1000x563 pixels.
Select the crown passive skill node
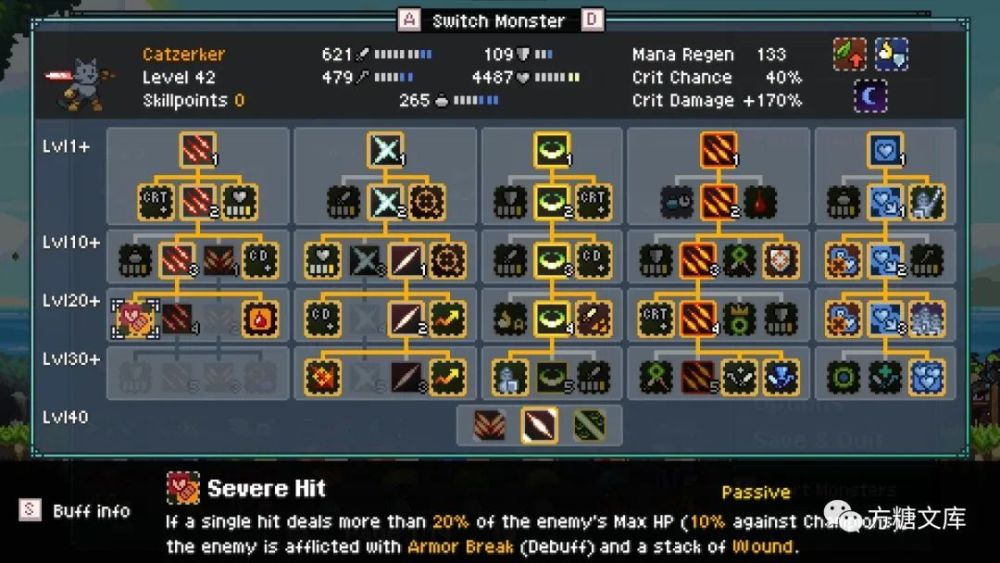tap(740, 318)
